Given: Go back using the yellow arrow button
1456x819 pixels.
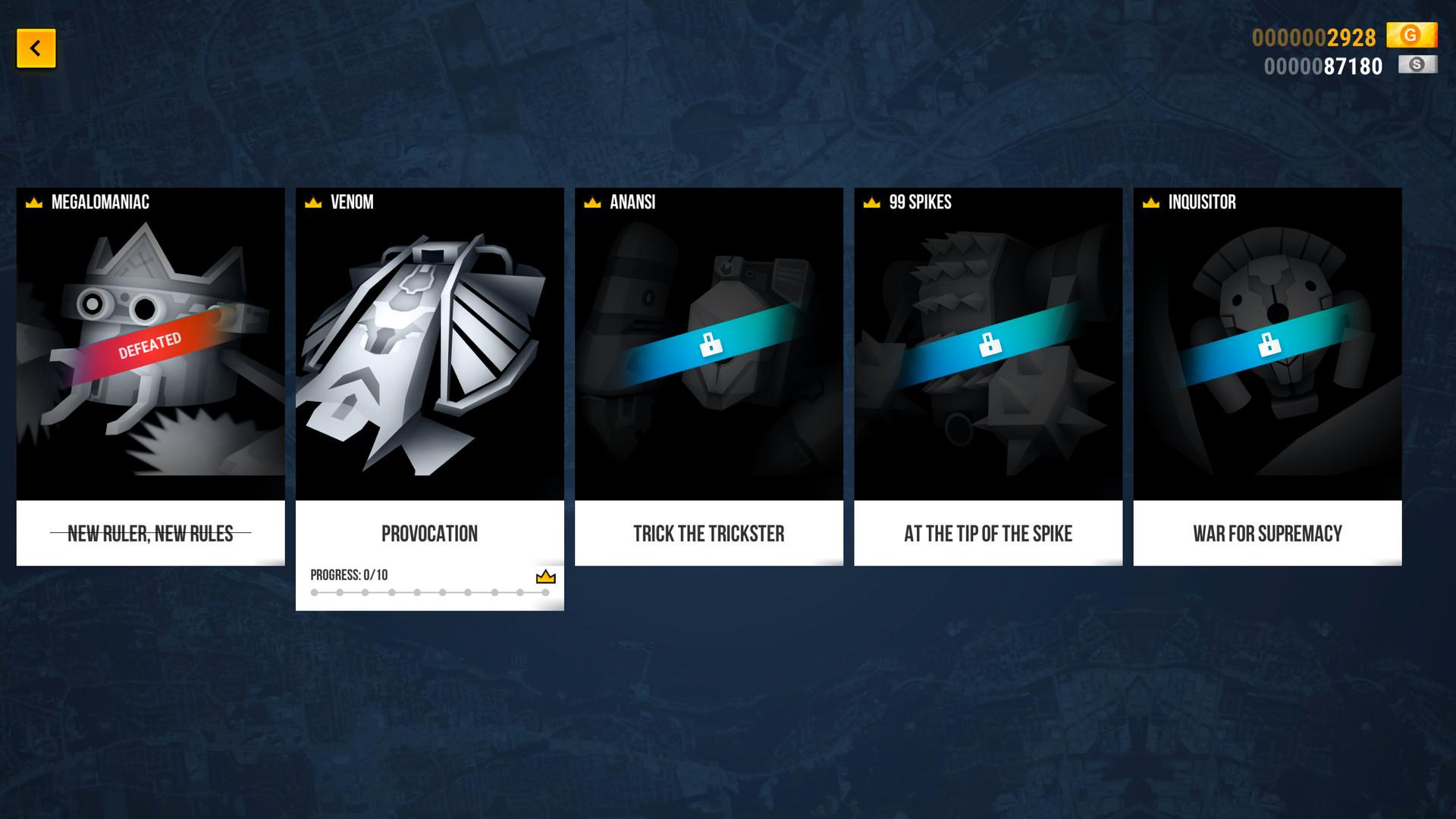Looking at the screenshot, I should [x=36, y=49].
